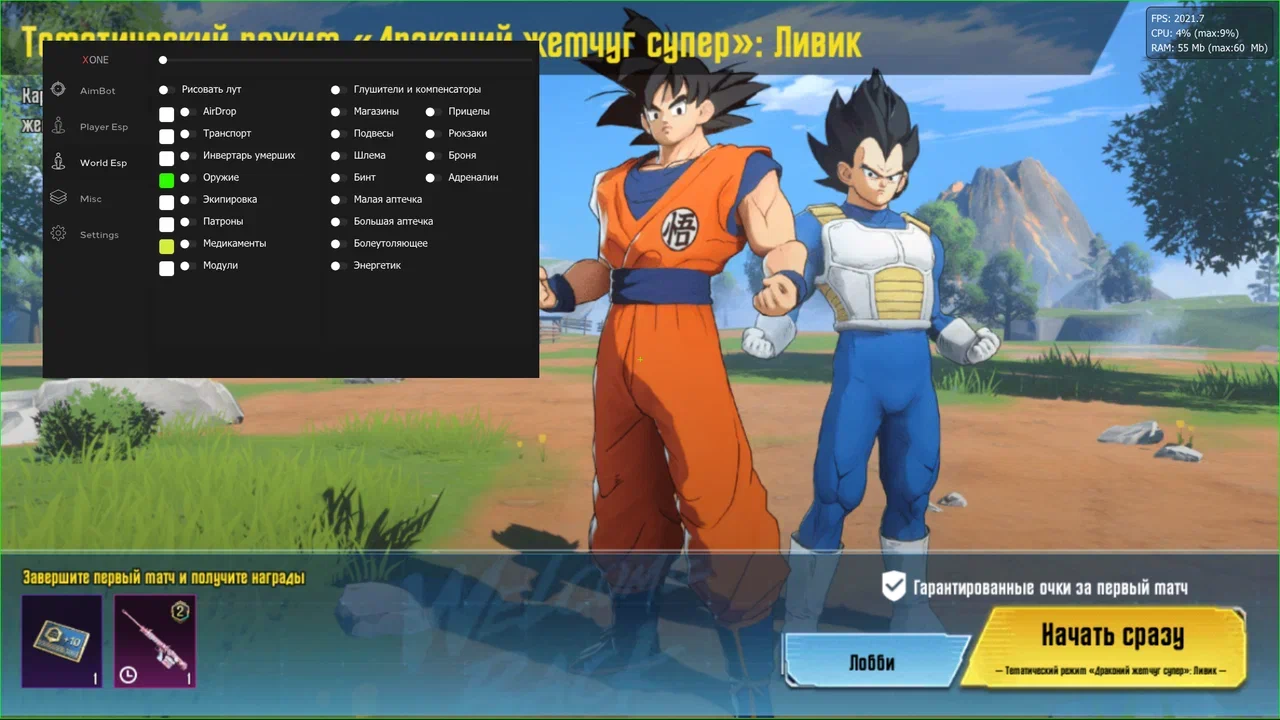Pick the yellow Медикаменты color swatch

tap(167, 246)
